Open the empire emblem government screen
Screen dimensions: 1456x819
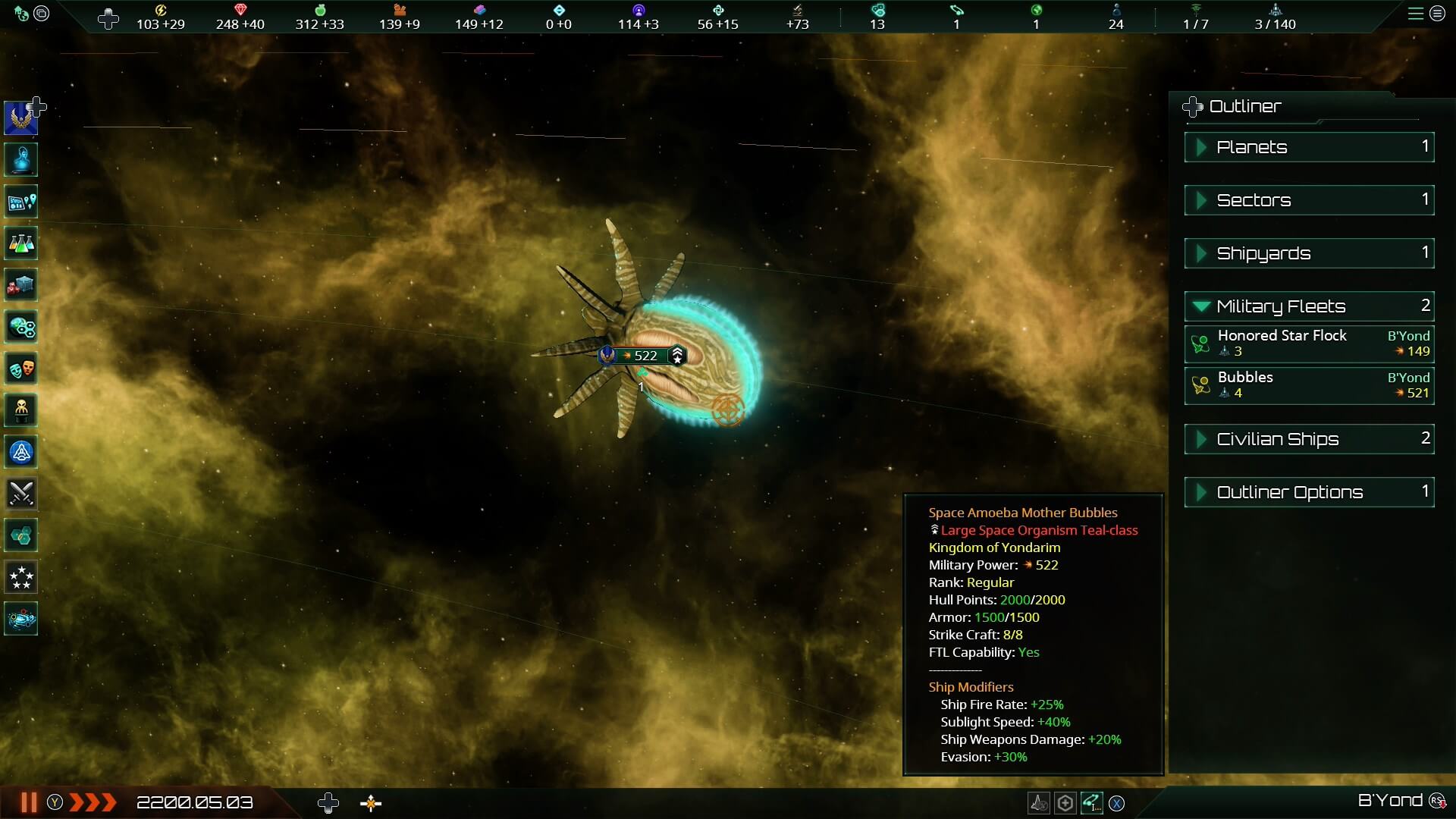21,118
